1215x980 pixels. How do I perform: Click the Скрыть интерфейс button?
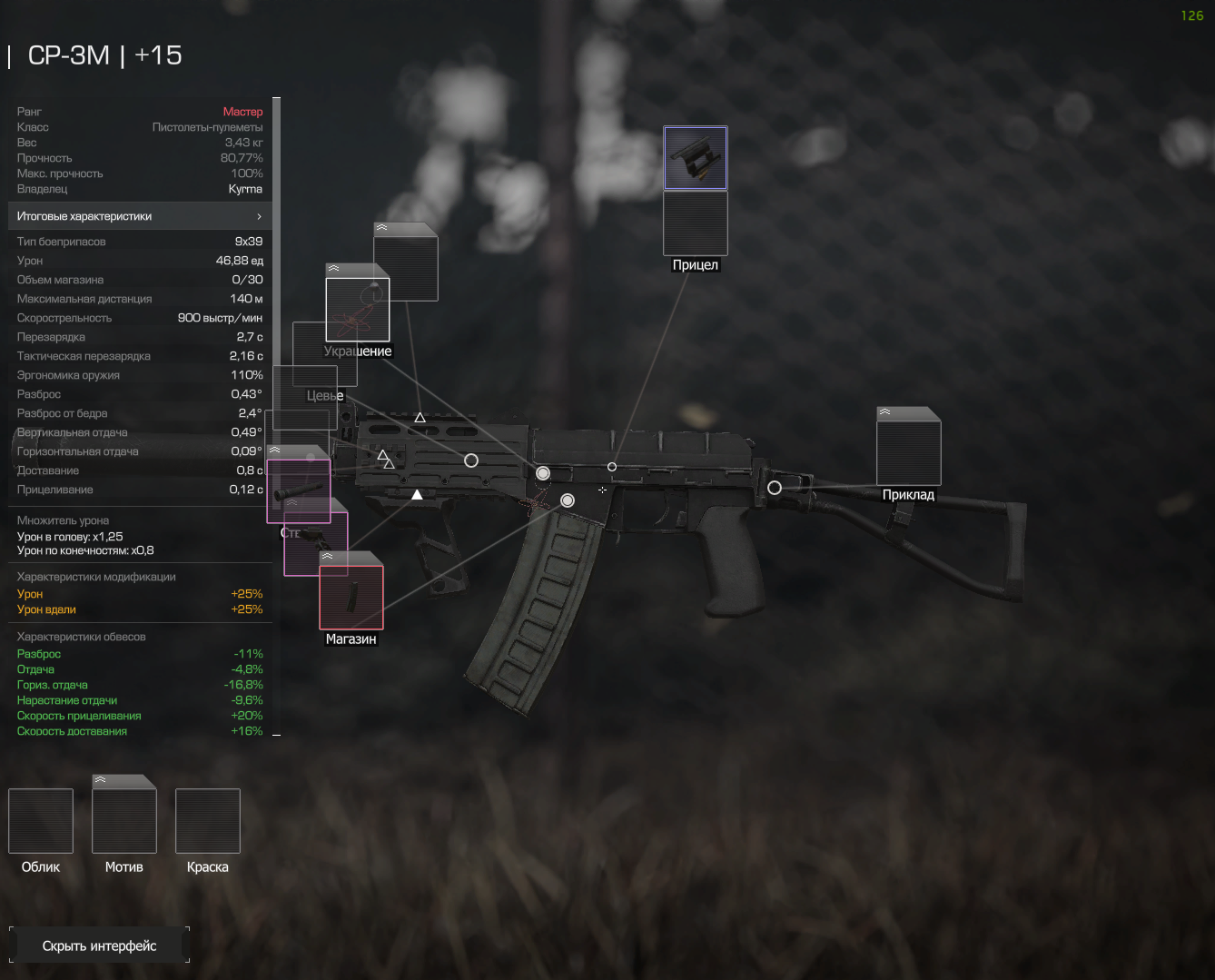100,945
